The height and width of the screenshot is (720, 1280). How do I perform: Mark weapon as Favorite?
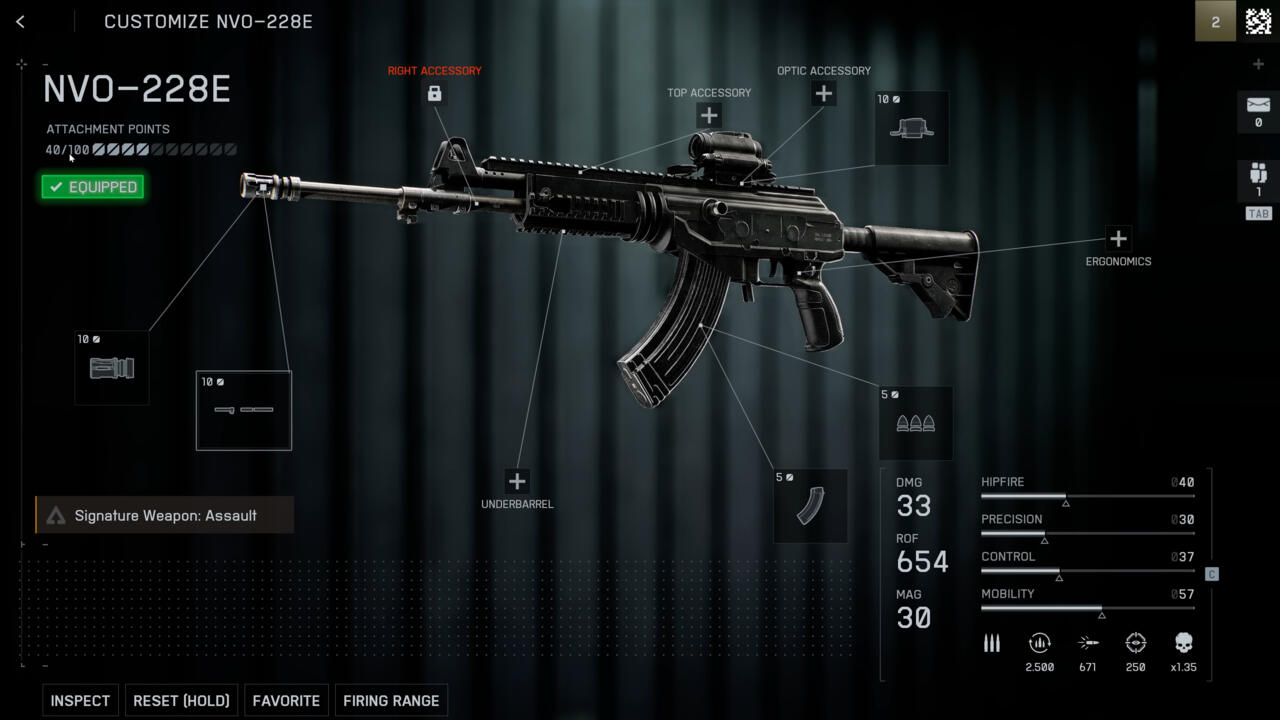(x=286, y=700)
